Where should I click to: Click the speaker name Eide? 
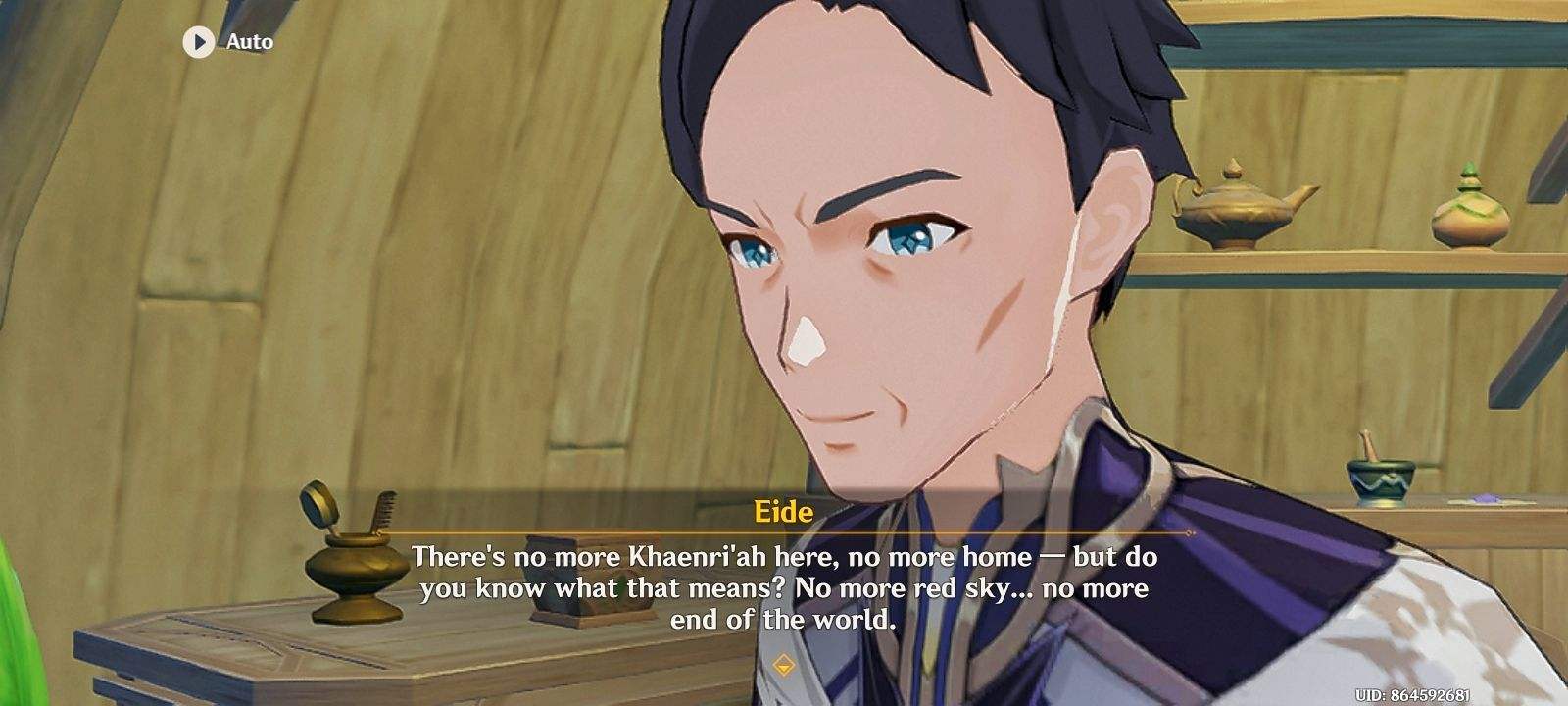point(783,511)
